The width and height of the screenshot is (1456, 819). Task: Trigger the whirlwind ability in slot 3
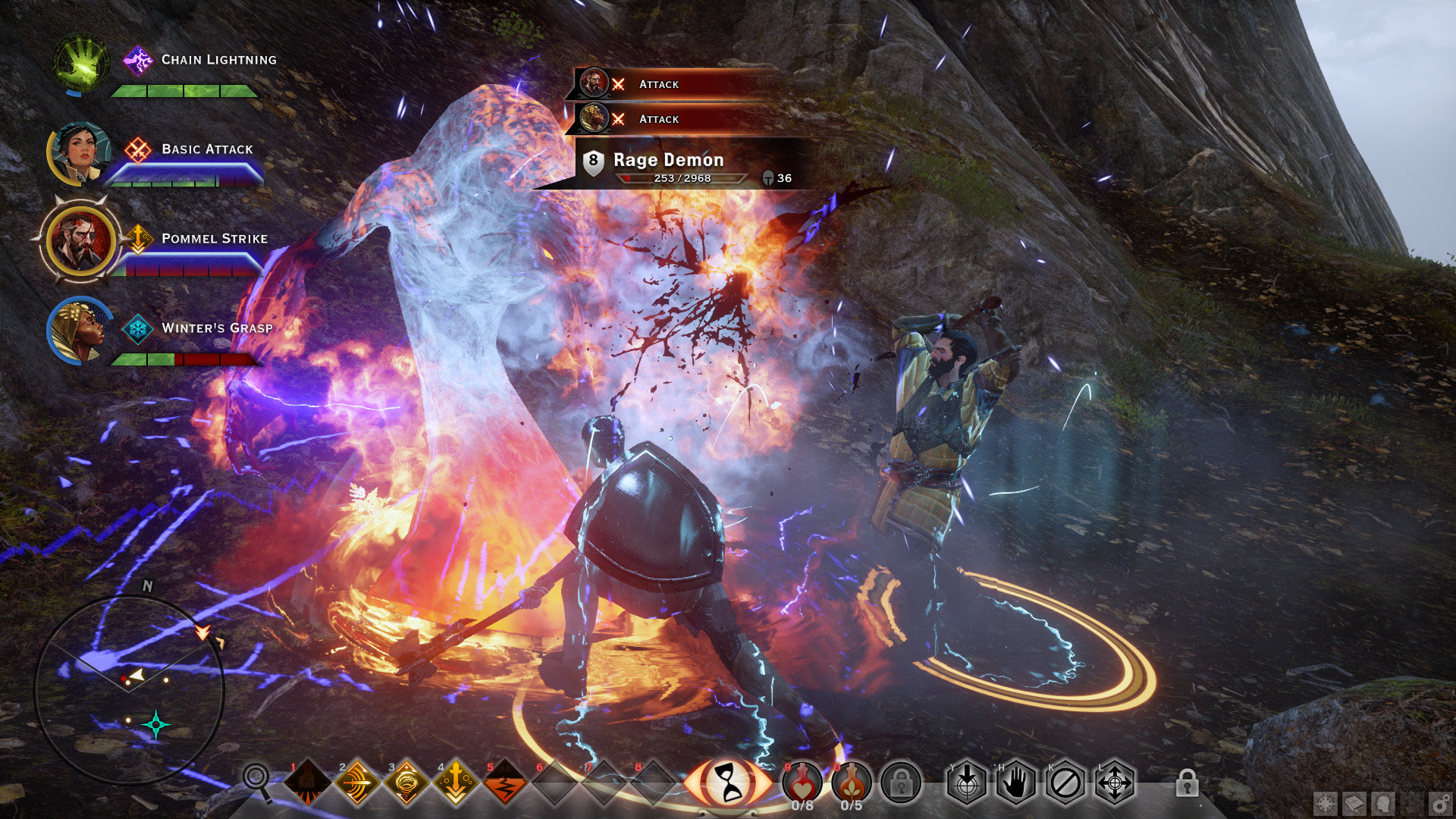tap(406, 783)
